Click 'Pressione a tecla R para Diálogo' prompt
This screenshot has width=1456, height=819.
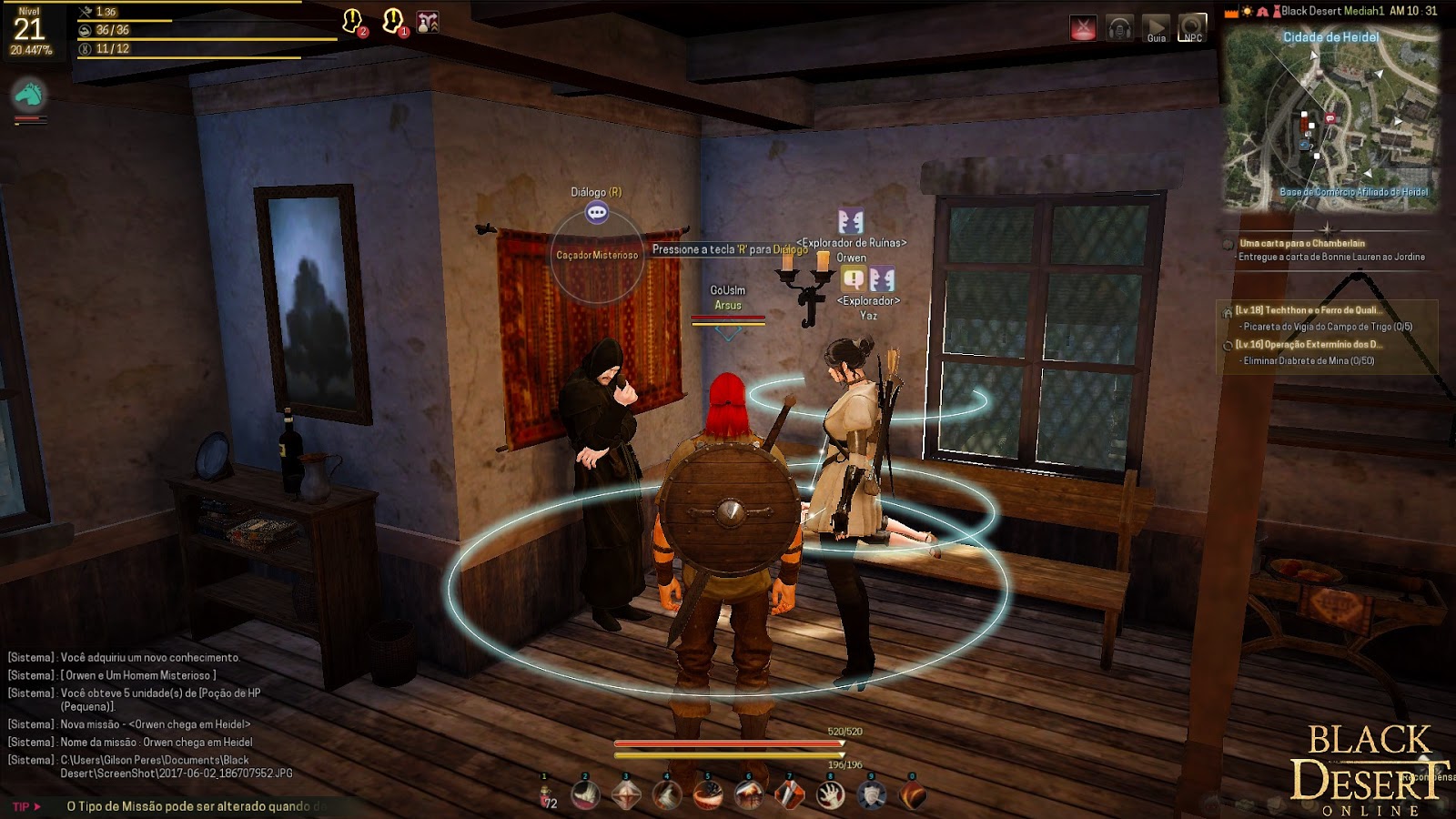coord(731,248)
